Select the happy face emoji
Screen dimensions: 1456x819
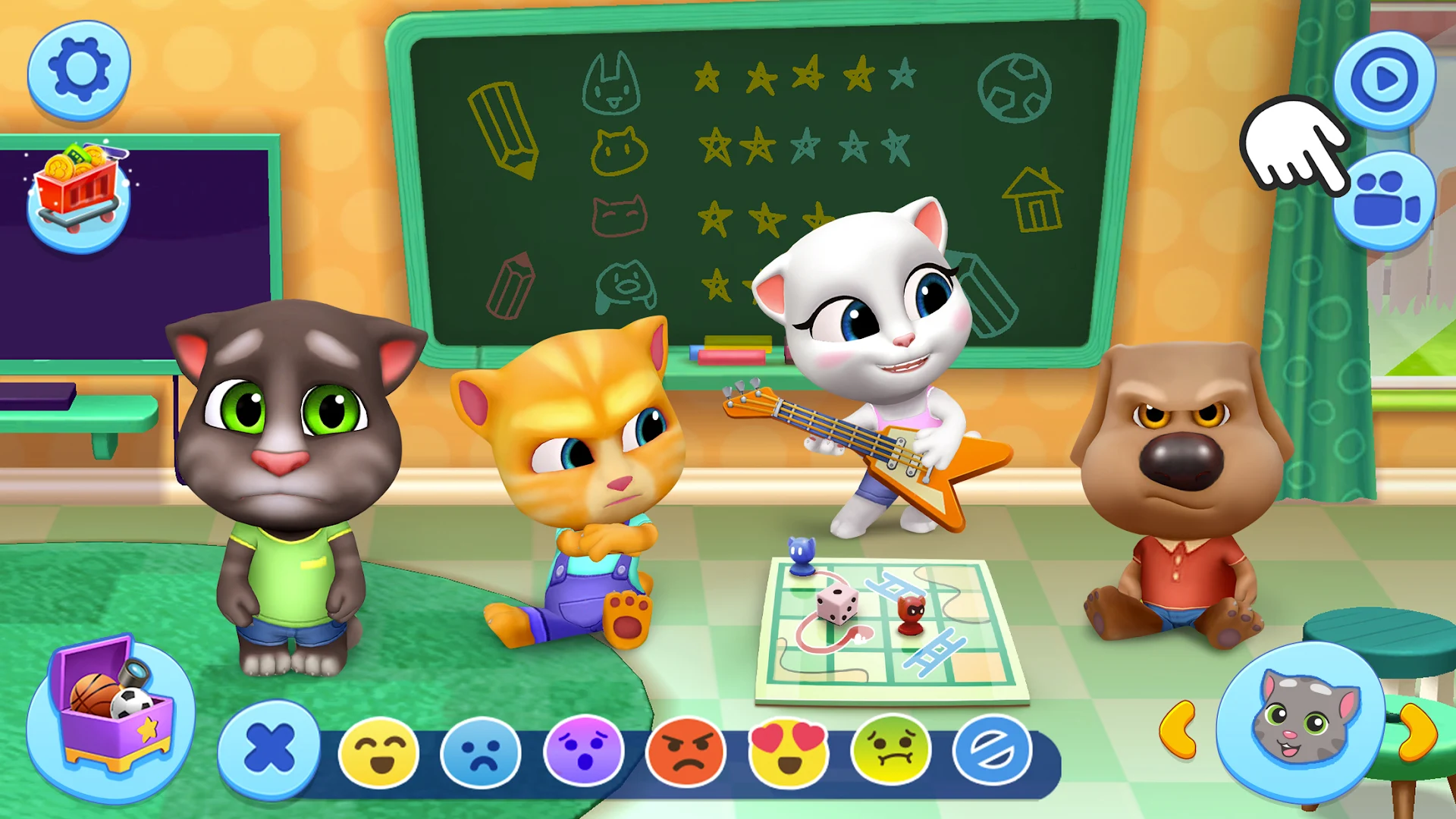tap(381, 751)
